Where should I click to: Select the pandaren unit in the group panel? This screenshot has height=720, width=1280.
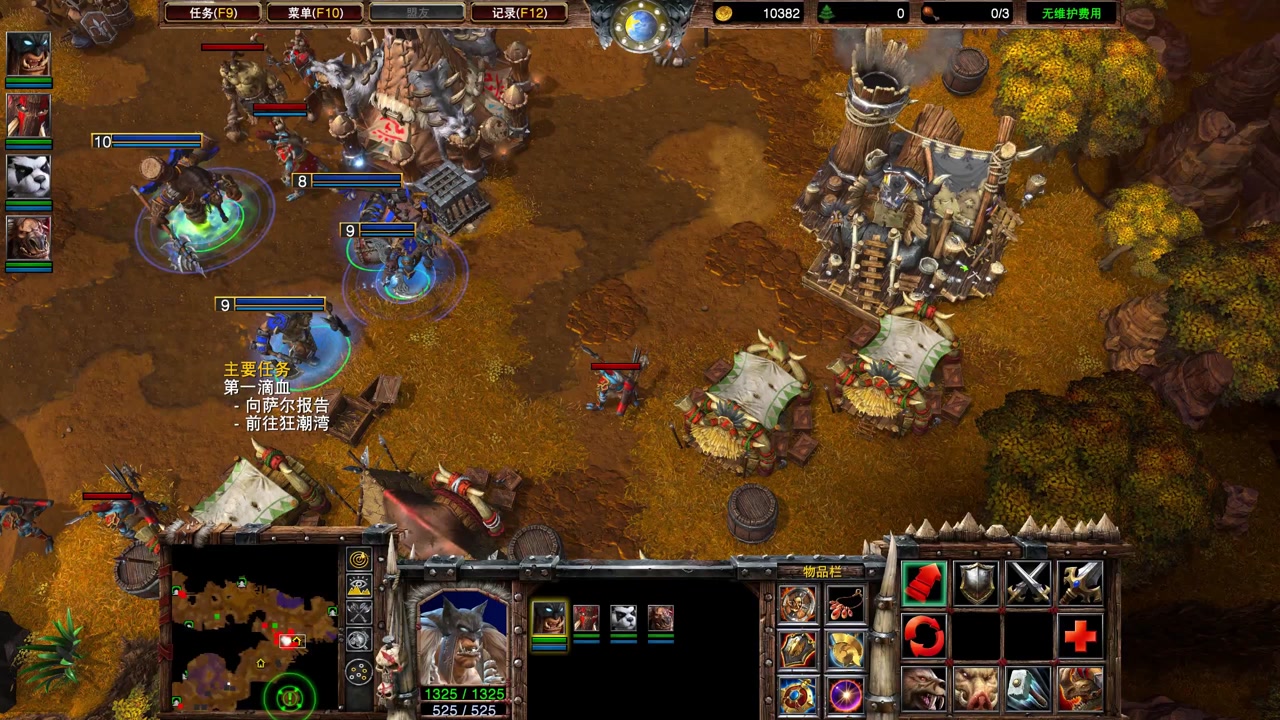pos(623,618)
